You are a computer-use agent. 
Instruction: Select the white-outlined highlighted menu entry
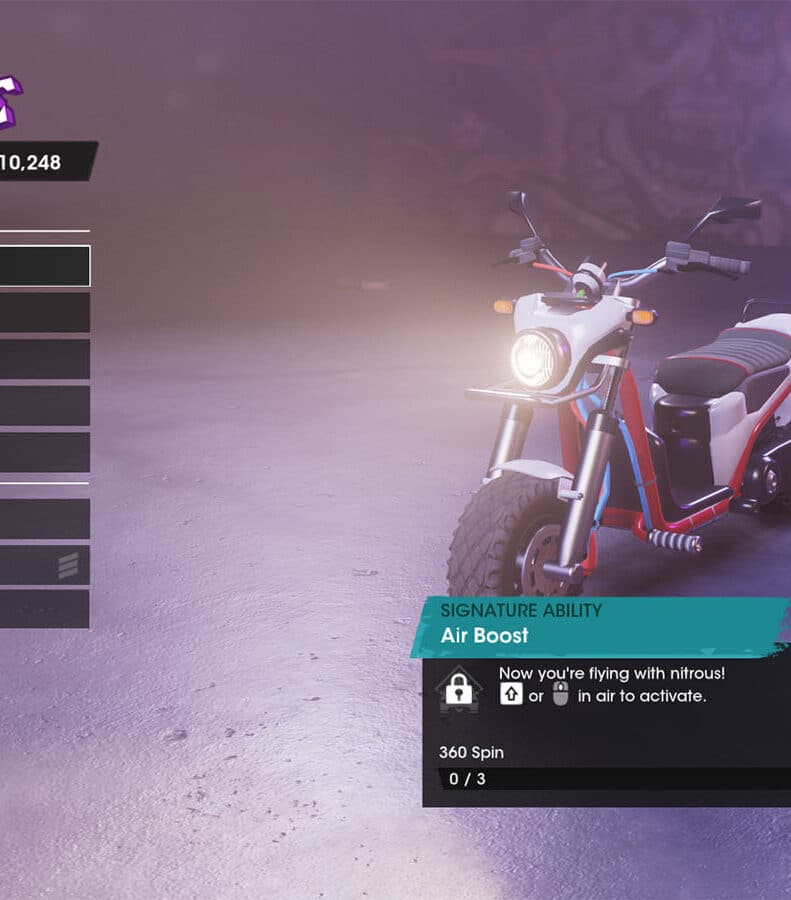(44, 266)
